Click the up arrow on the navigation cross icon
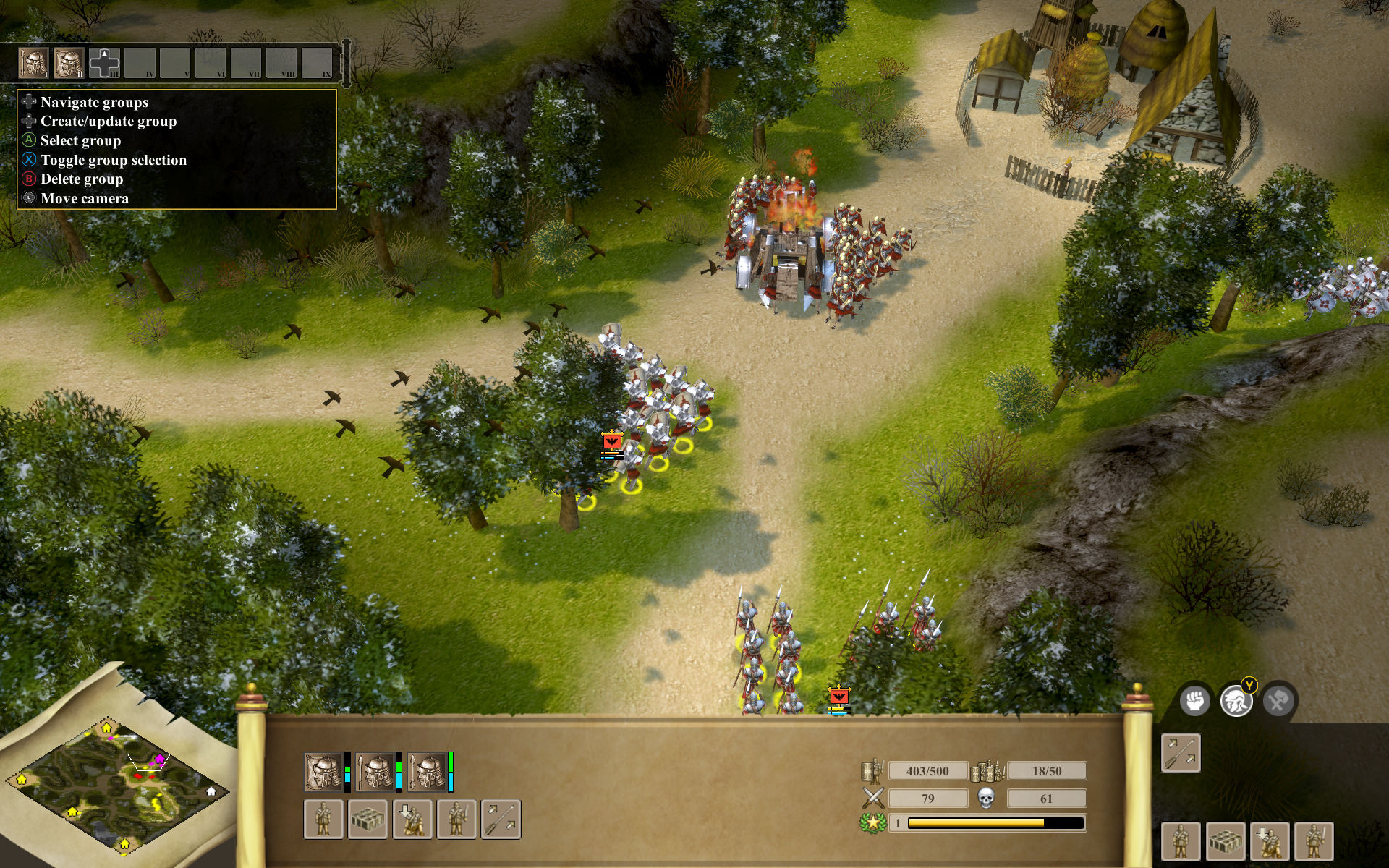This screenshot has height=868, width=1389. click(105, 53)
